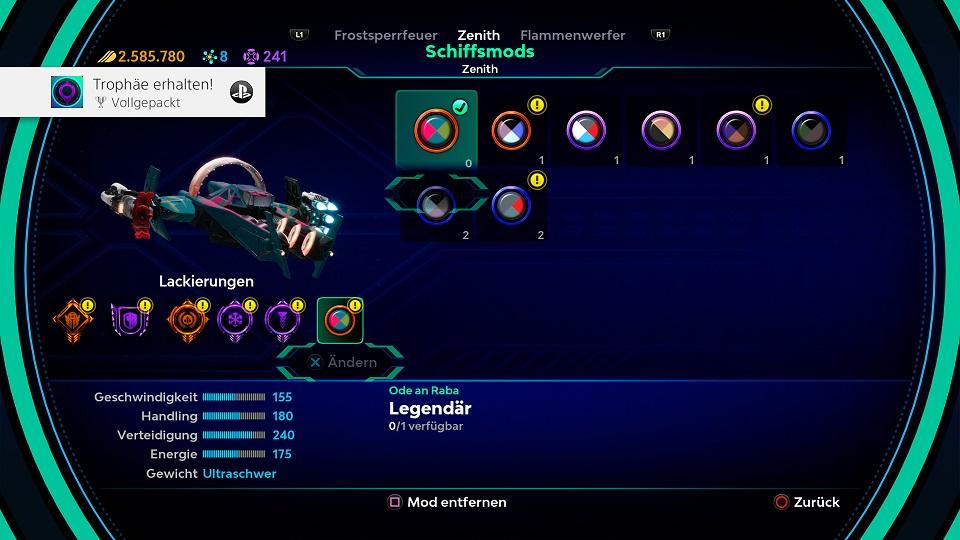Switch to the Frostsperrfeuer ship tab

385,35
